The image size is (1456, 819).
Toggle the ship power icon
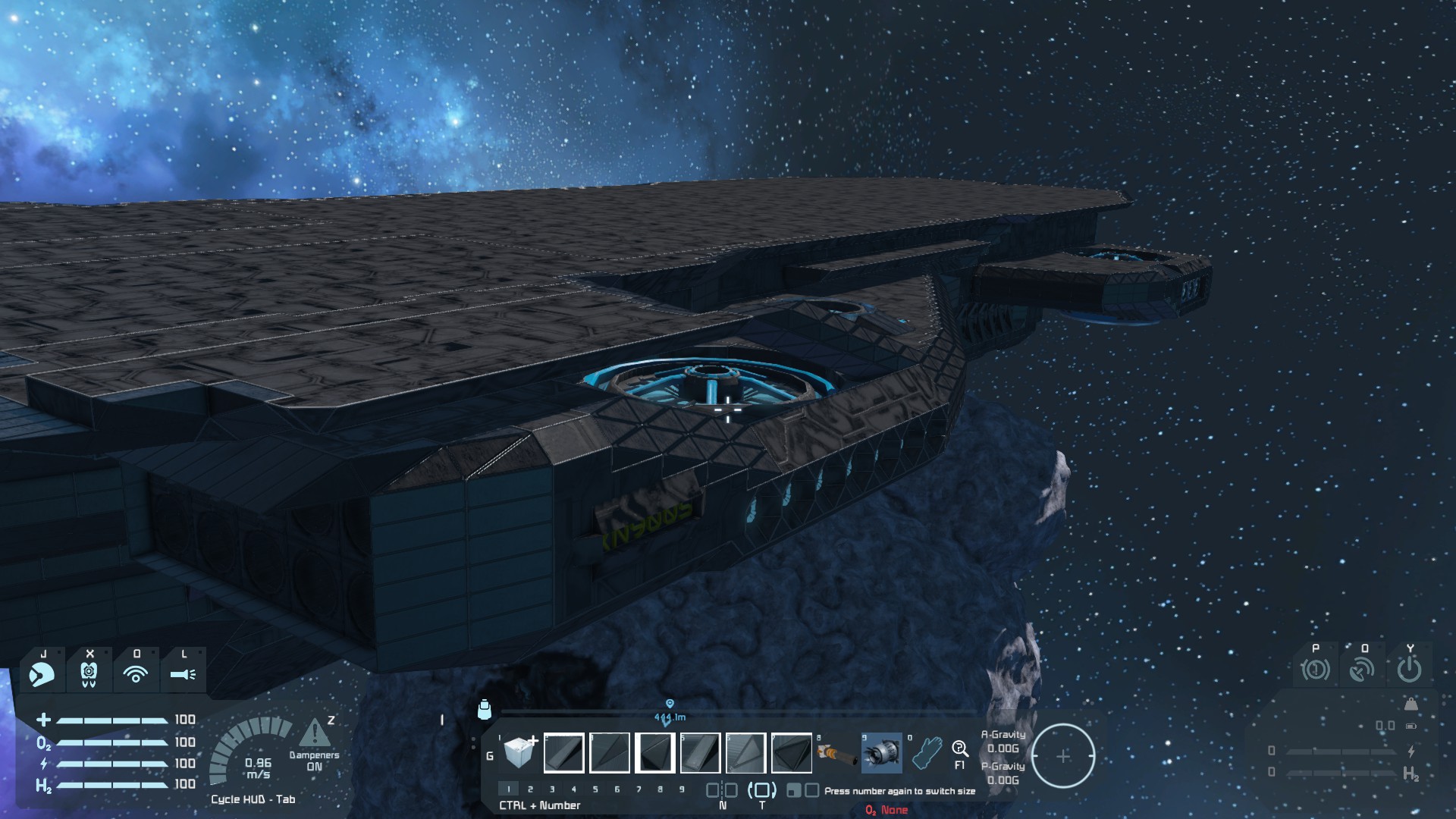point(1409,670)
